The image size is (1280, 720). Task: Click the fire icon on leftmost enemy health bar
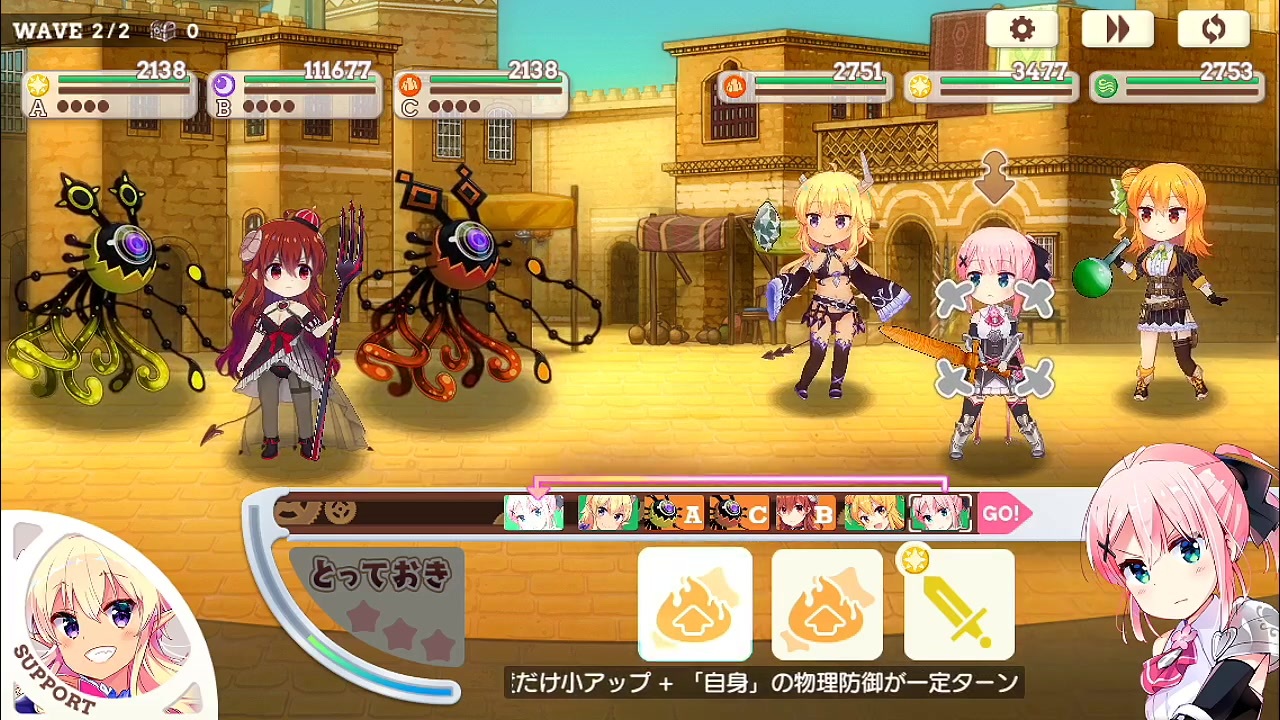737,87
